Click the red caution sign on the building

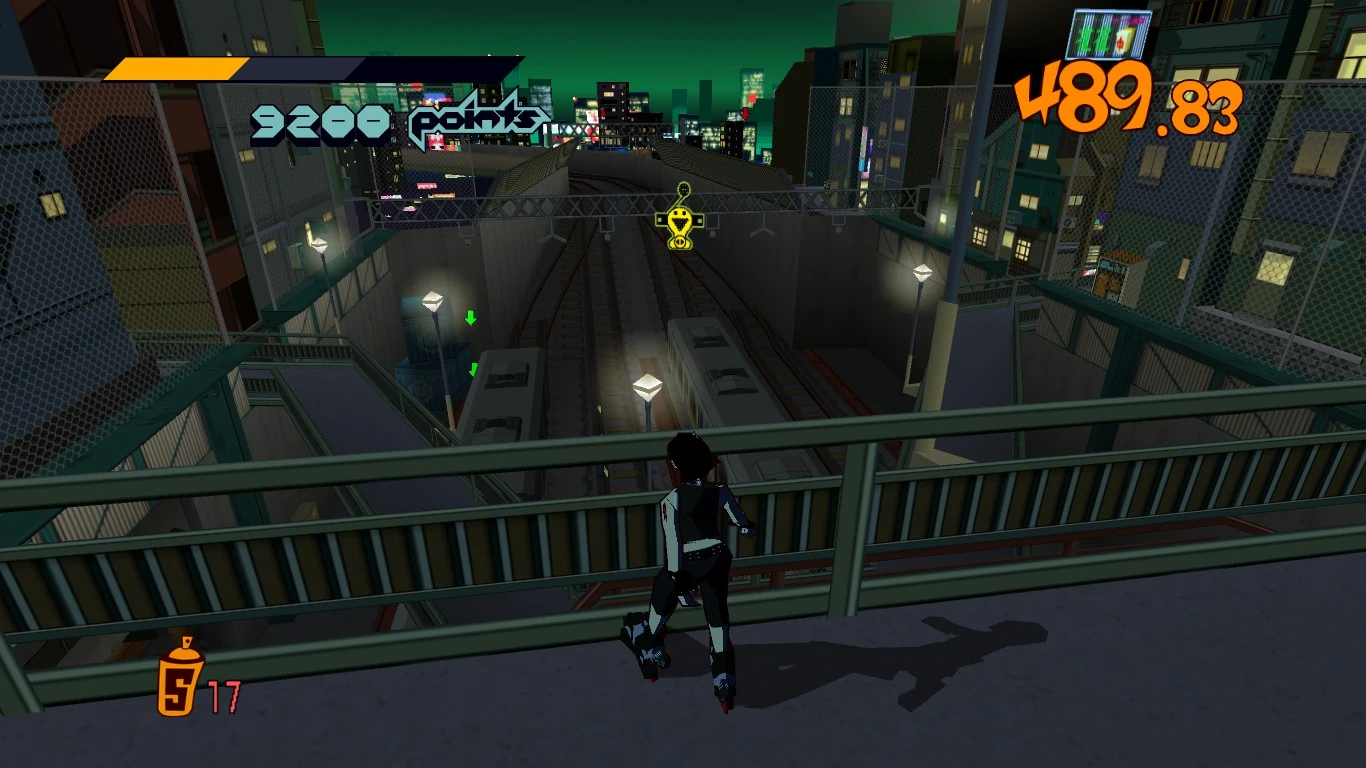coord(744,114)
